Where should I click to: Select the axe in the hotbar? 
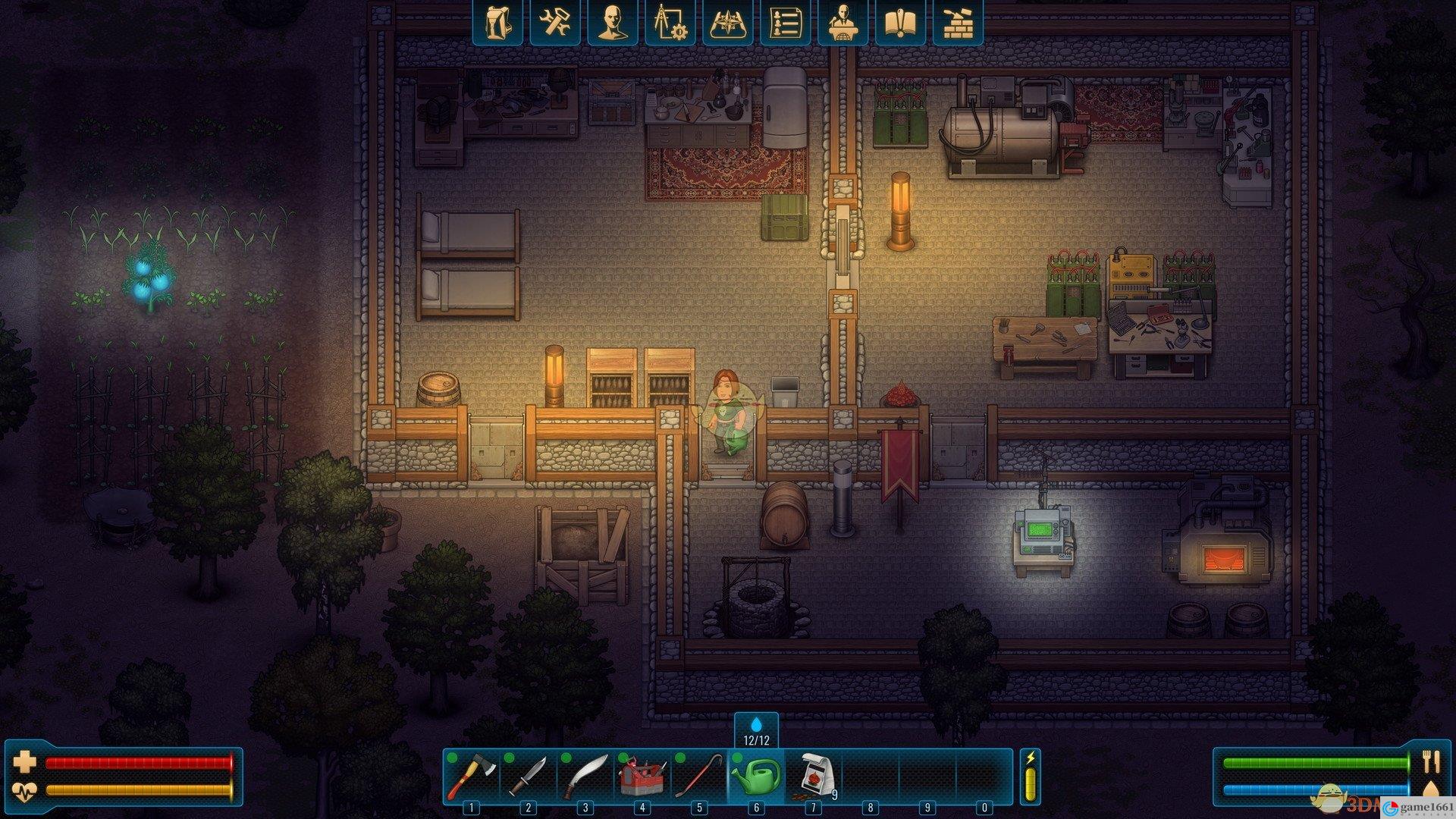click(472, 777)
